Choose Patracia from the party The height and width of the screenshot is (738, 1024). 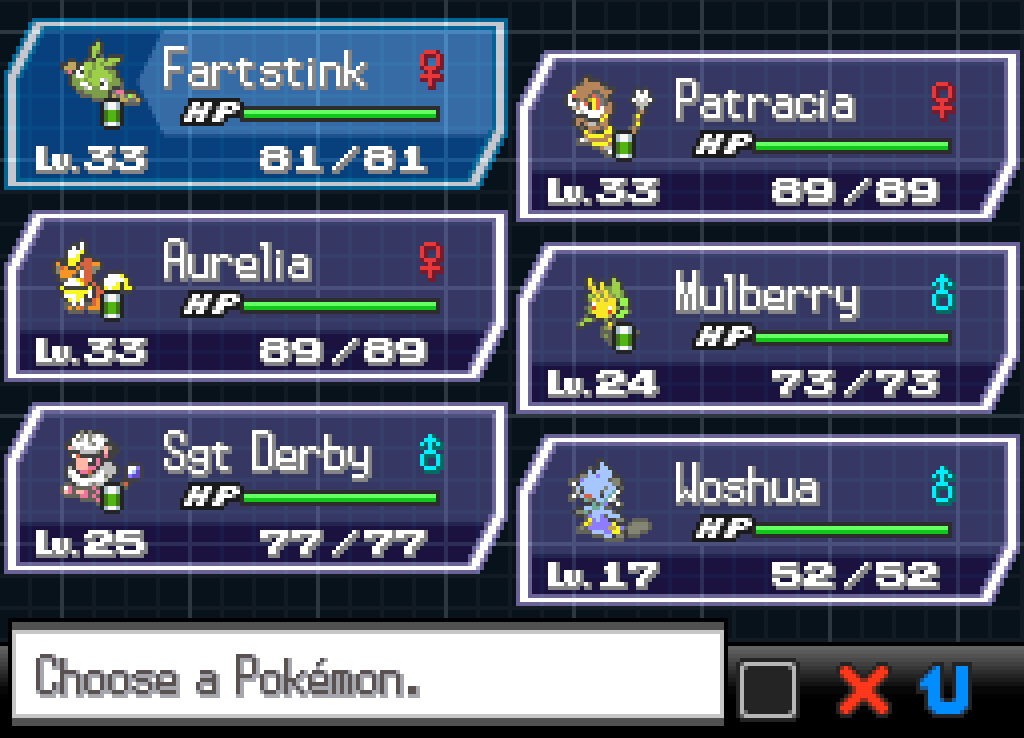(767, 137)
